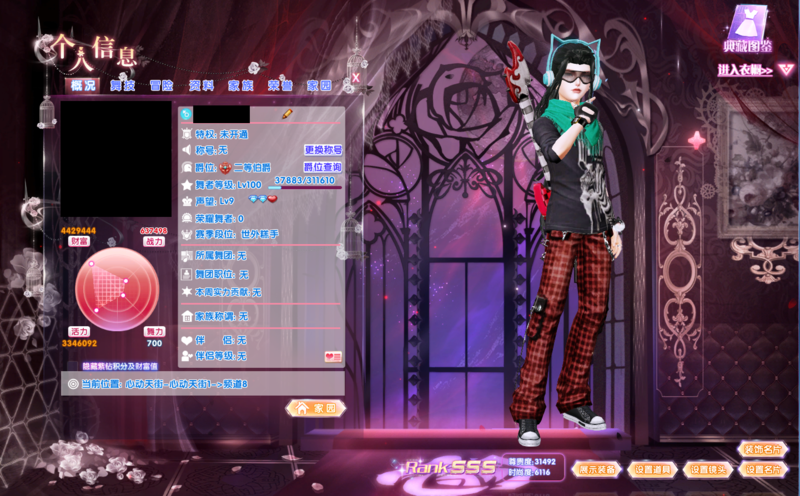The width and height of the screenshot is (800, 496).
Task: Open the 冒险 tab
Action: point(162,86)
